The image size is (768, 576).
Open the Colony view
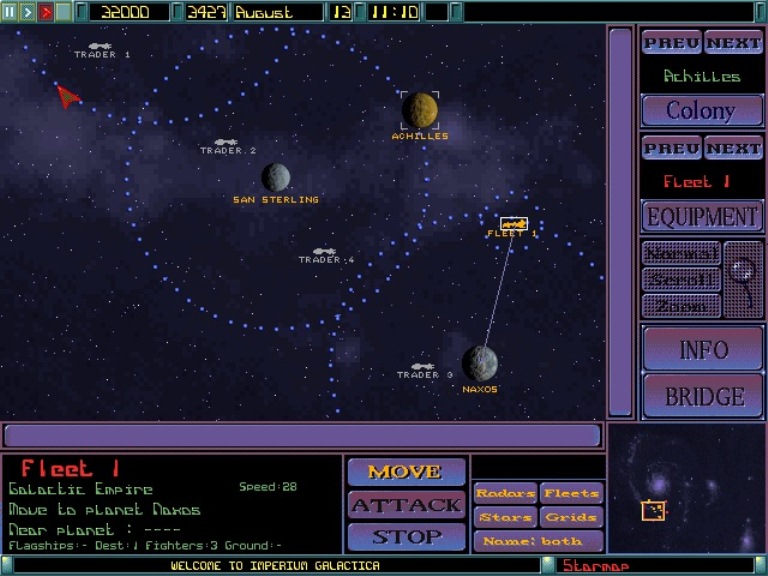click(700, 110)
